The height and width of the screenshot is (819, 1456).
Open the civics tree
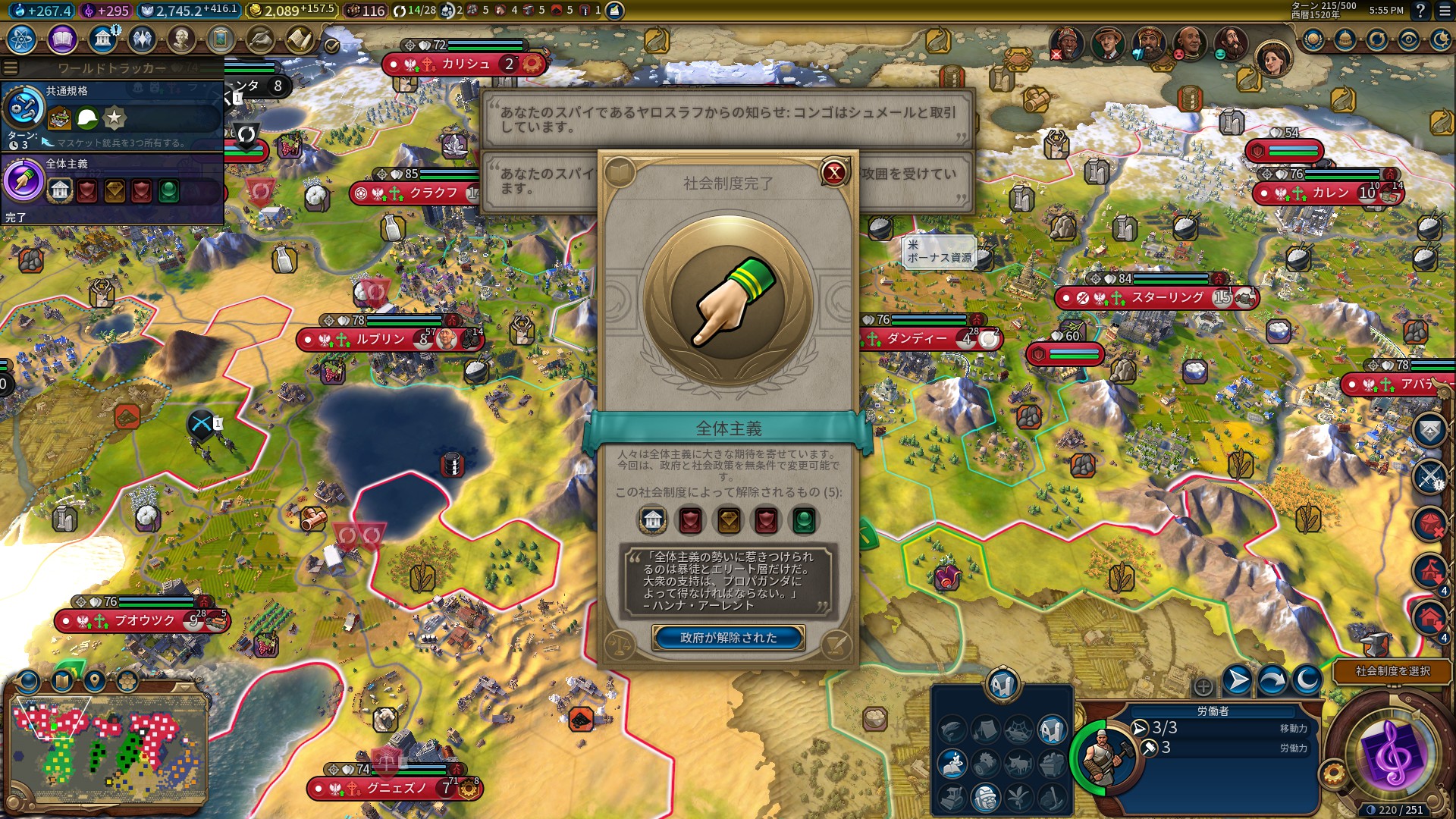[62, 39]
